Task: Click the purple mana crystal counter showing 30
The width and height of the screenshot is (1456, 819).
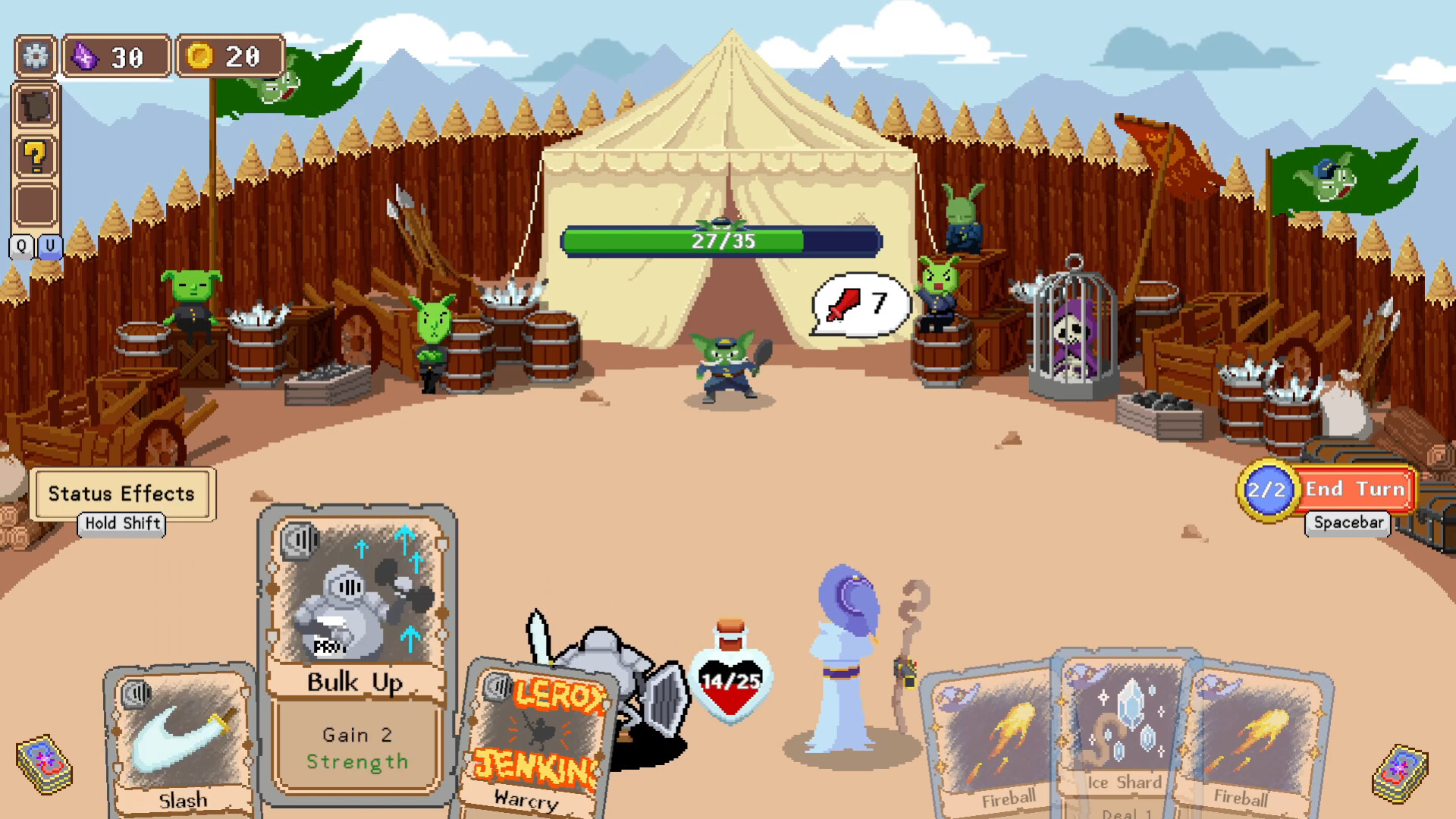Action: point(115,55)
